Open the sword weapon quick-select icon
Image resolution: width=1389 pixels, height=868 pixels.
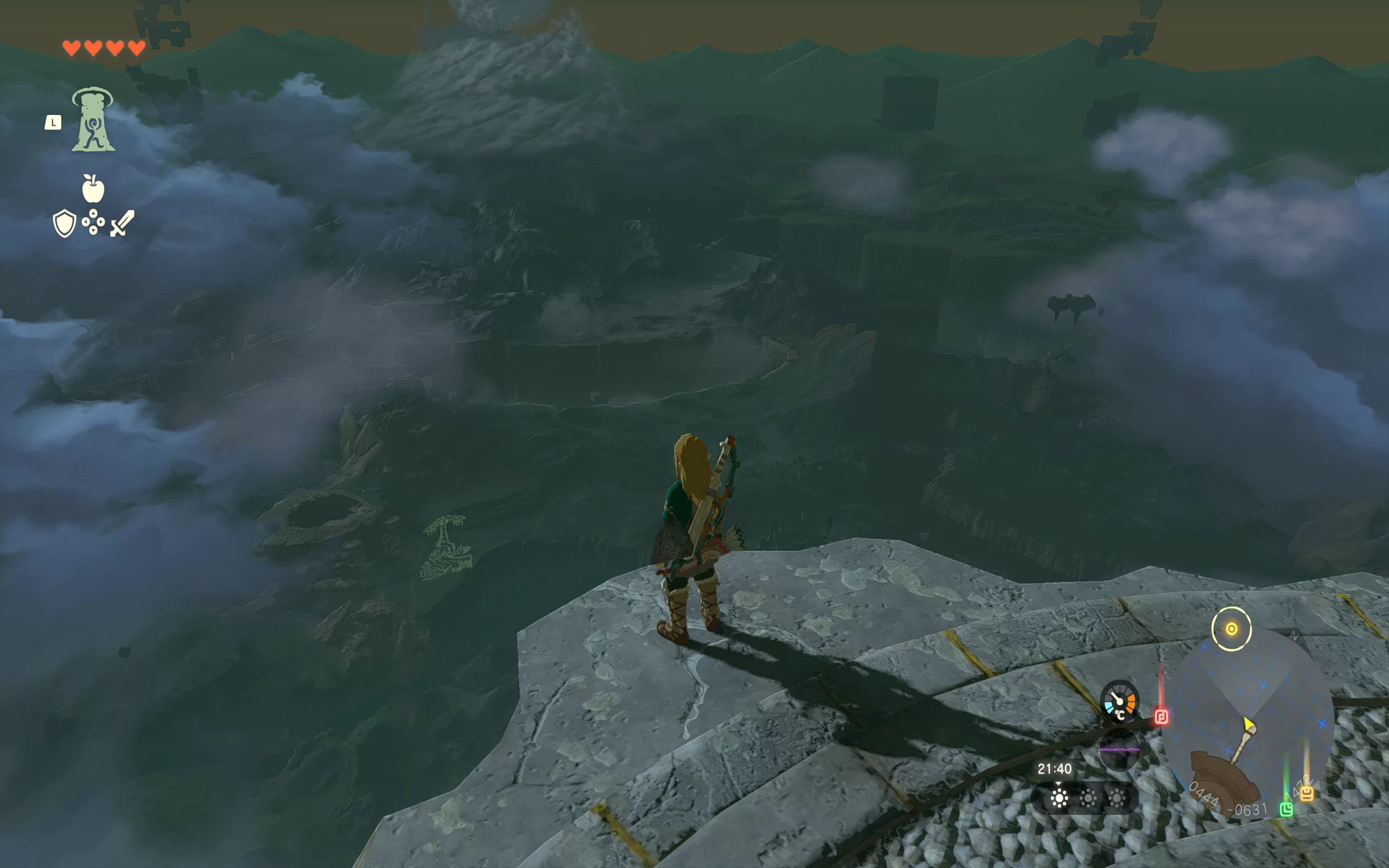pos(122,223)
